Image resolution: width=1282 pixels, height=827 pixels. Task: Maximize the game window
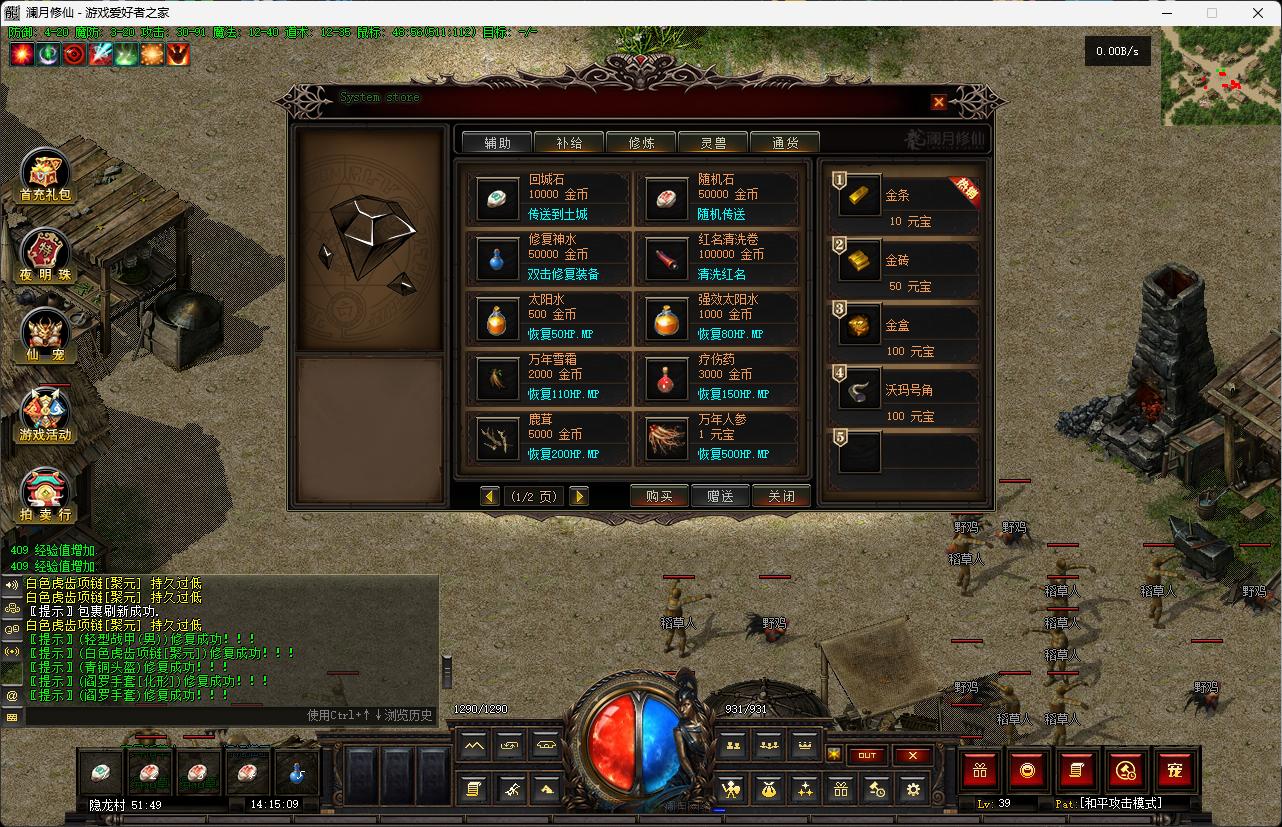coord(1212,13)
